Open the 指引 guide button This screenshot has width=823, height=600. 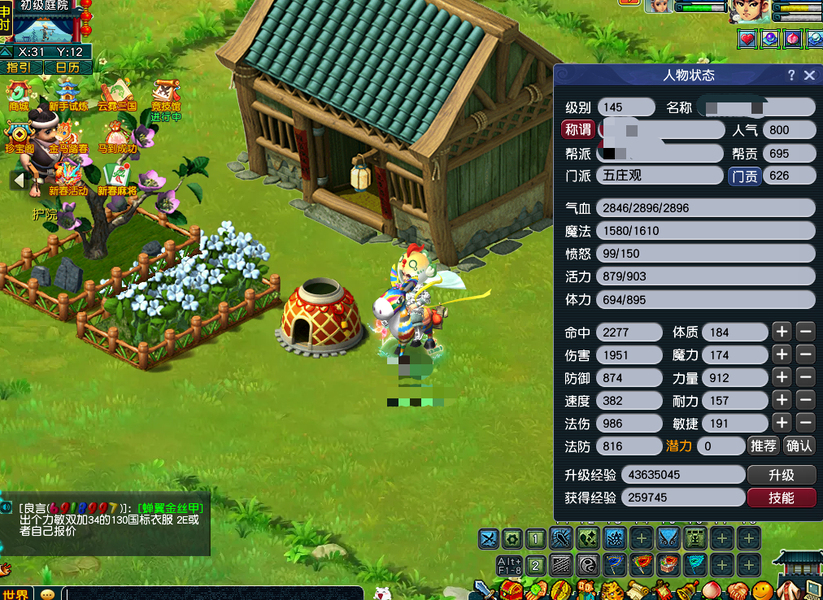20,68
